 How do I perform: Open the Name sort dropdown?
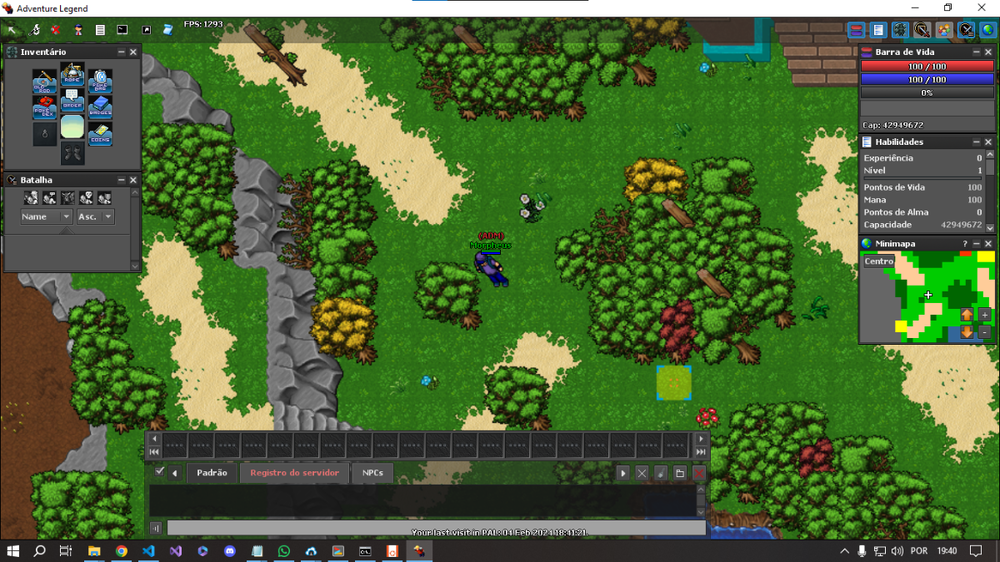[x=46, y=216]
